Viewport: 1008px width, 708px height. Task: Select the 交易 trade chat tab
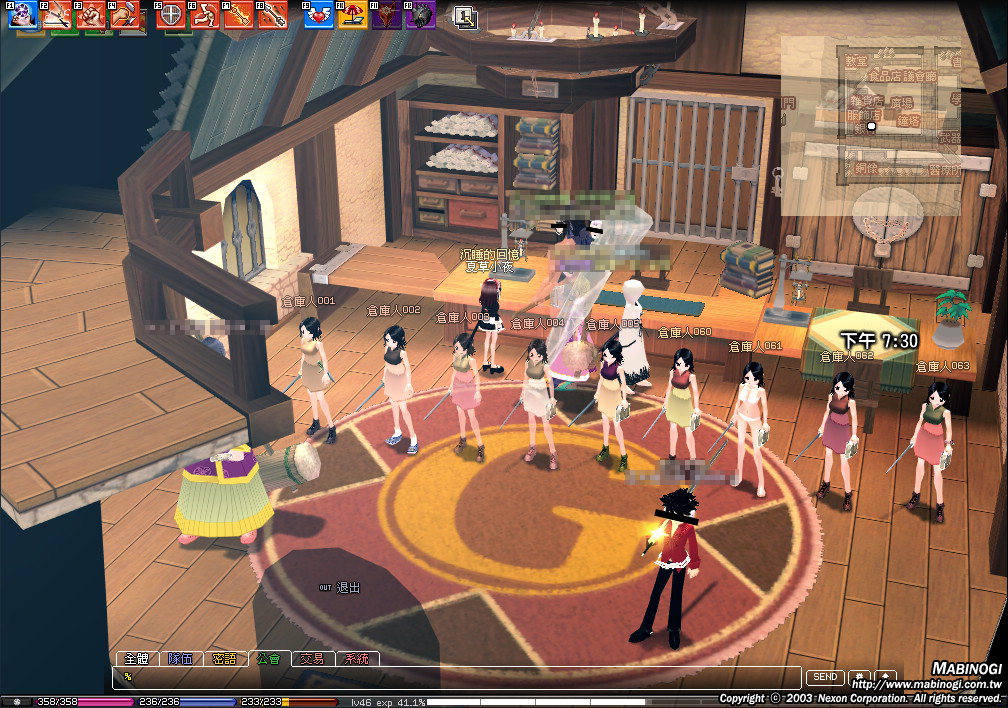[x=312, y=659]
